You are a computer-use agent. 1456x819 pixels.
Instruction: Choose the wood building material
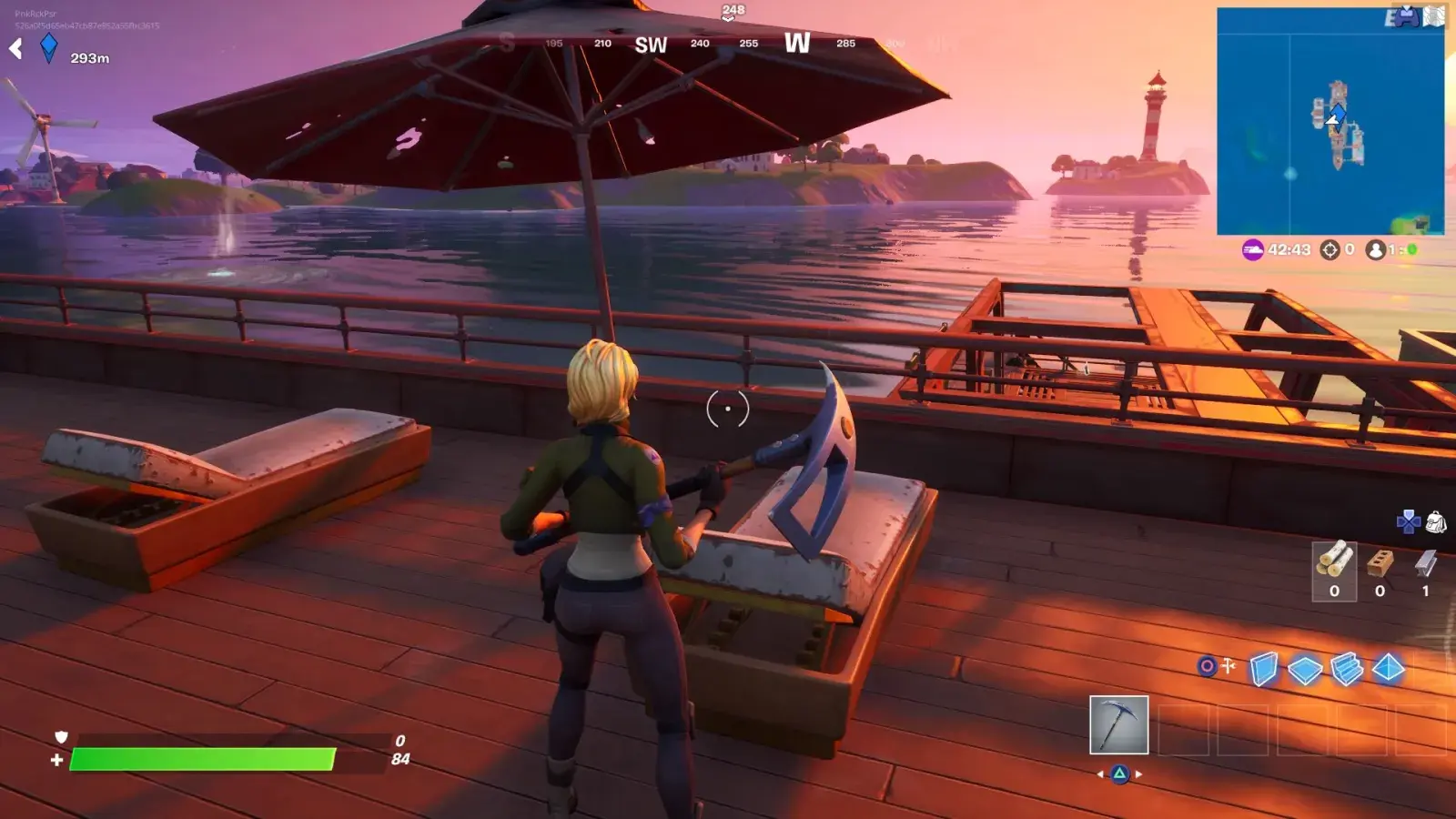tap(1334, 563)
